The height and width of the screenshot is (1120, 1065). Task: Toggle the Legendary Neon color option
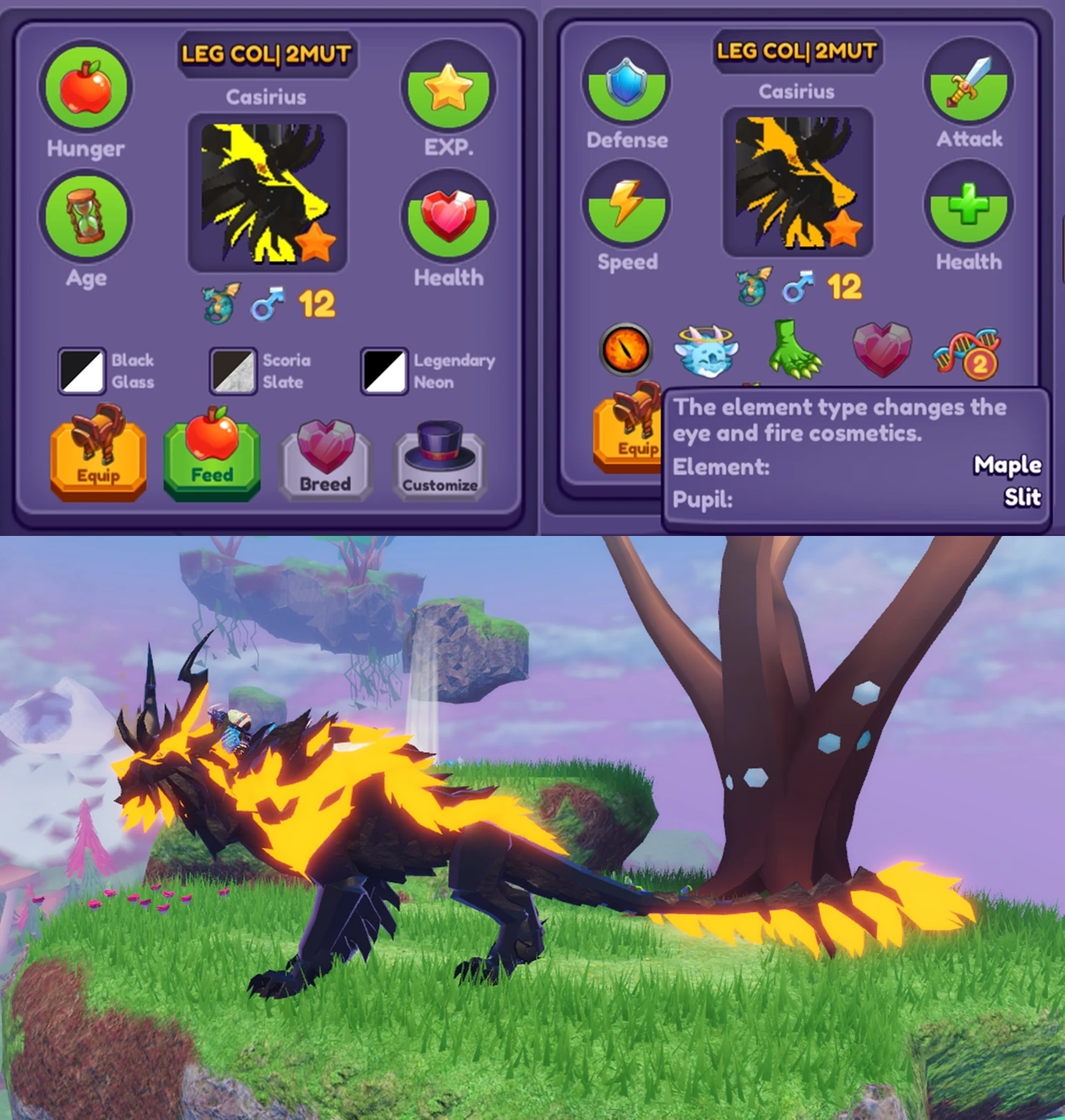[x=384, y=371]
